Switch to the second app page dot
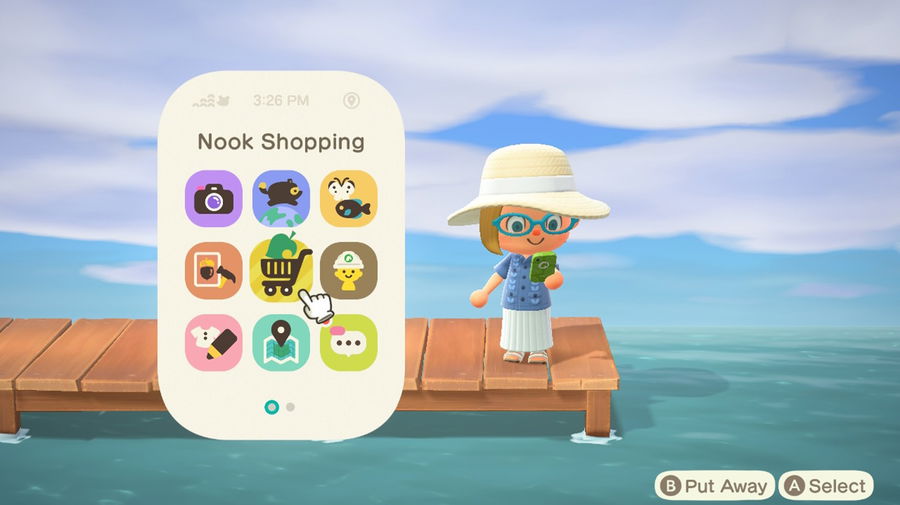This screenshot has height=505, width=900. [x=290, y=407]
